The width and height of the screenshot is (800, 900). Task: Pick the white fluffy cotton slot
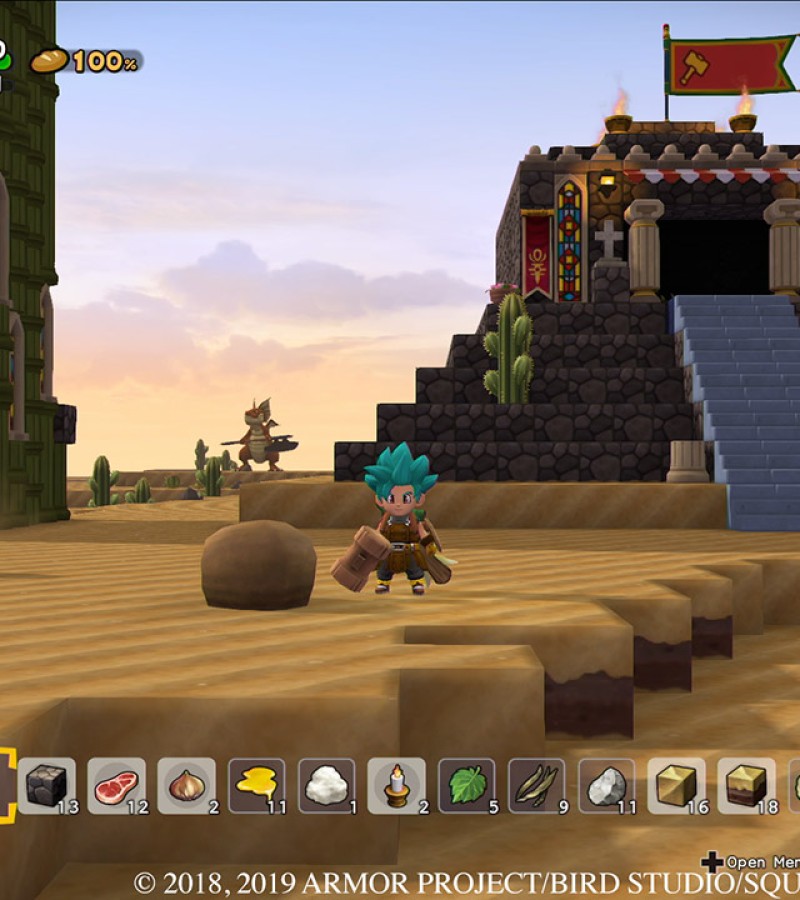[x=326, y=786]
